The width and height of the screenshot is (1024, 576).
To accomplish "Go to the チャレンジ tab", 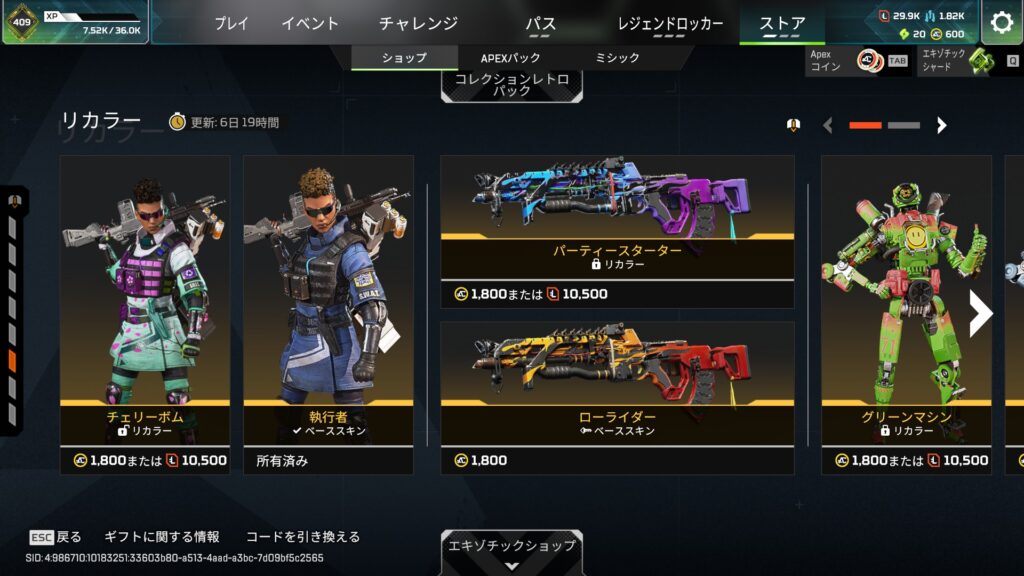I will coord(418,23).
